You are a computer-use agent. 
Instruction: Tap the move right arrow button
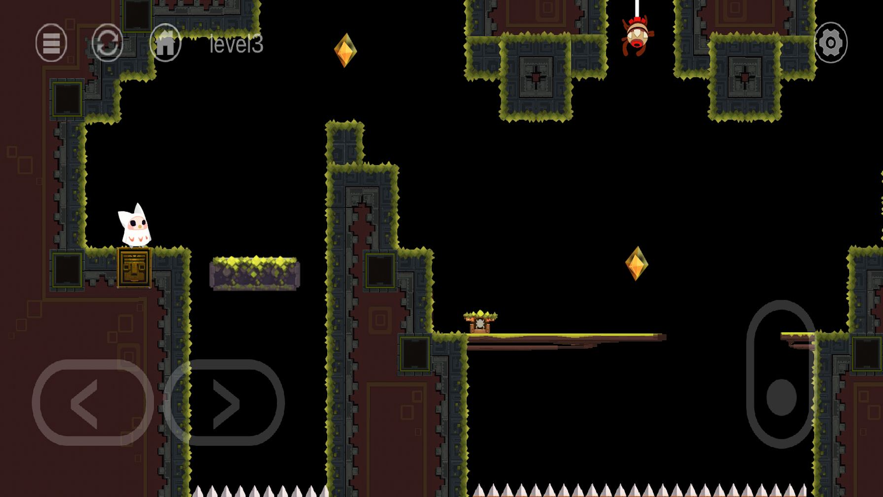click(x=224, y=403)
